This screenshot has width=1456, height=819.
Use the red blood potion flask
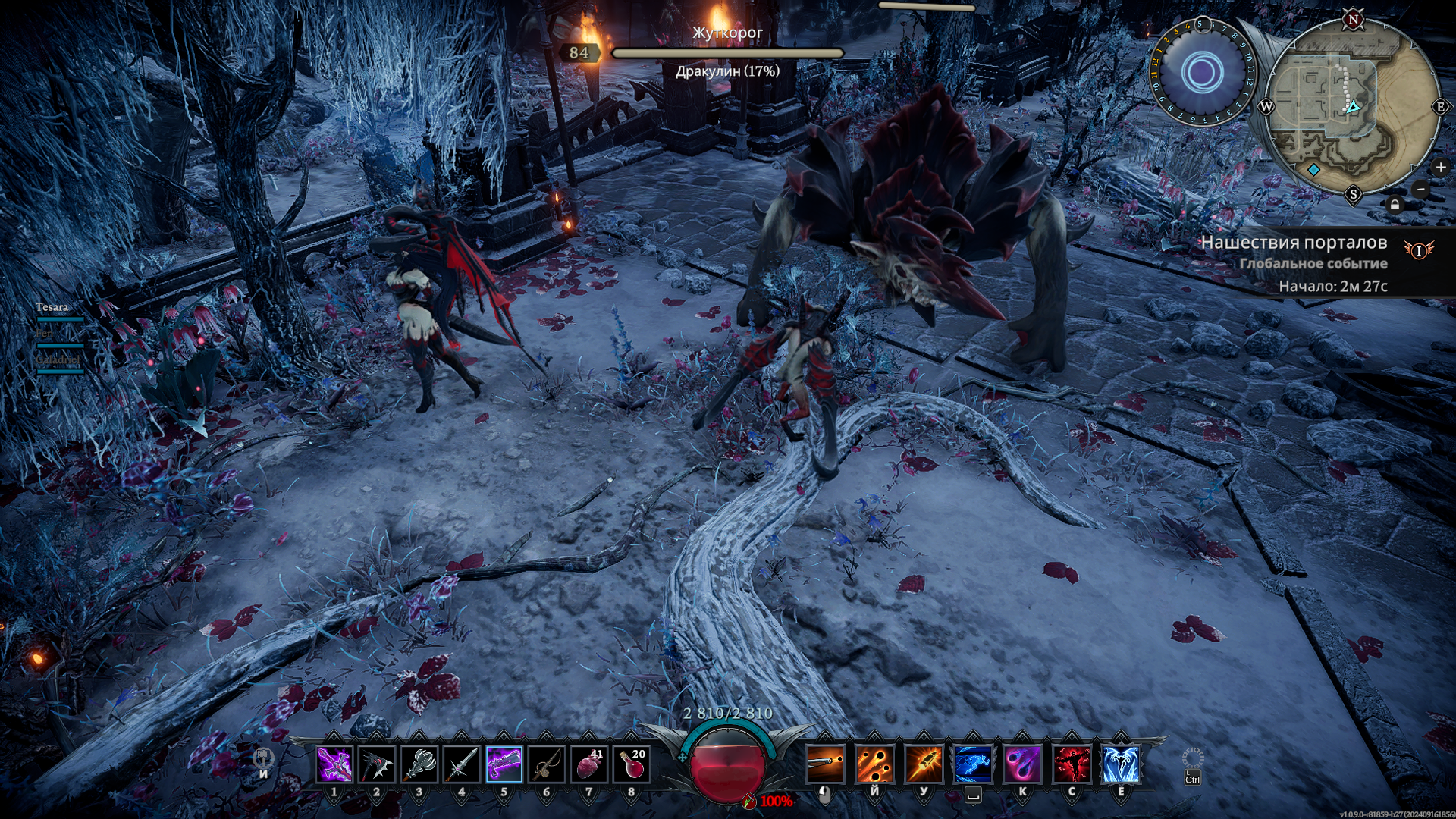631,764
